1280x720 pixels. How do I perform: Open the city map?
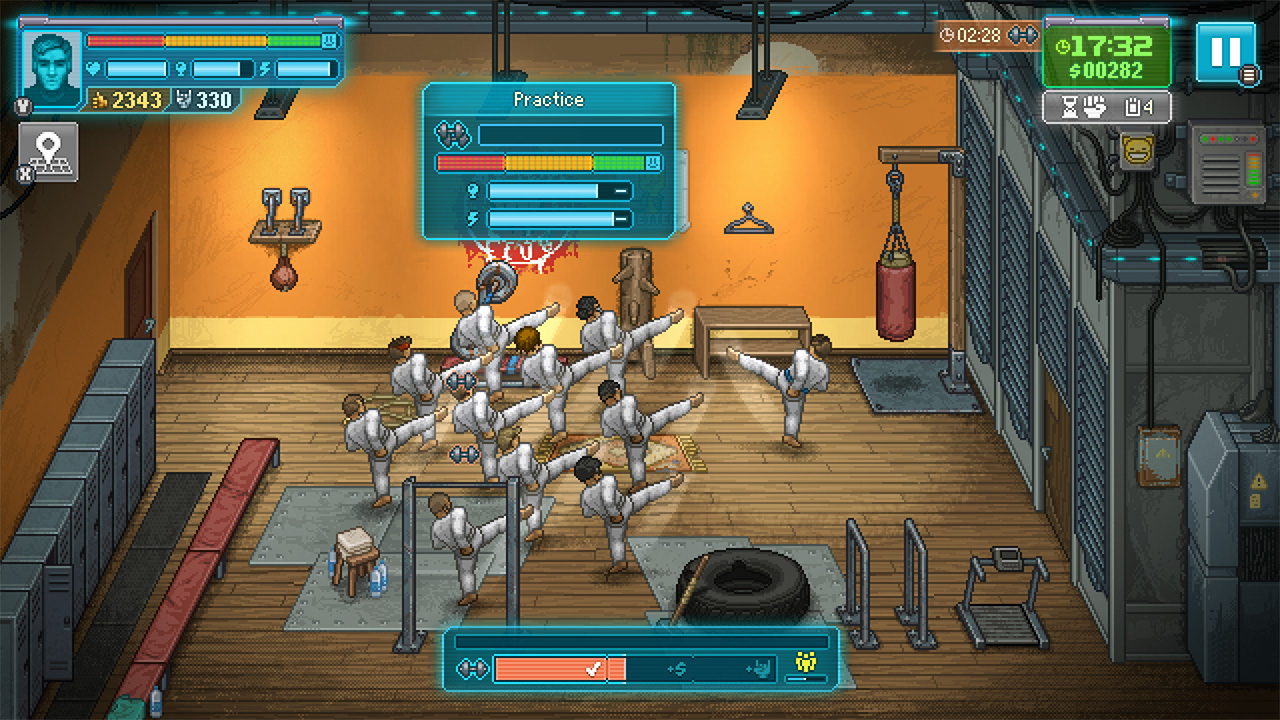(48, 151)
